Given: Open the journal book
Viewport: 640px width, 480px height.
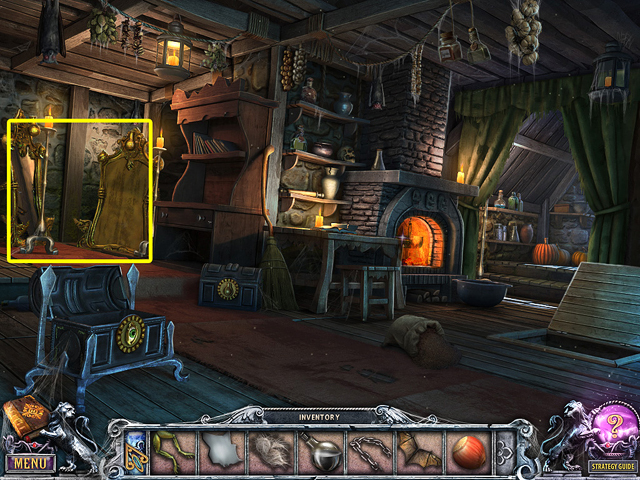Looking at the screenshot, I should [x=23, y=420].
